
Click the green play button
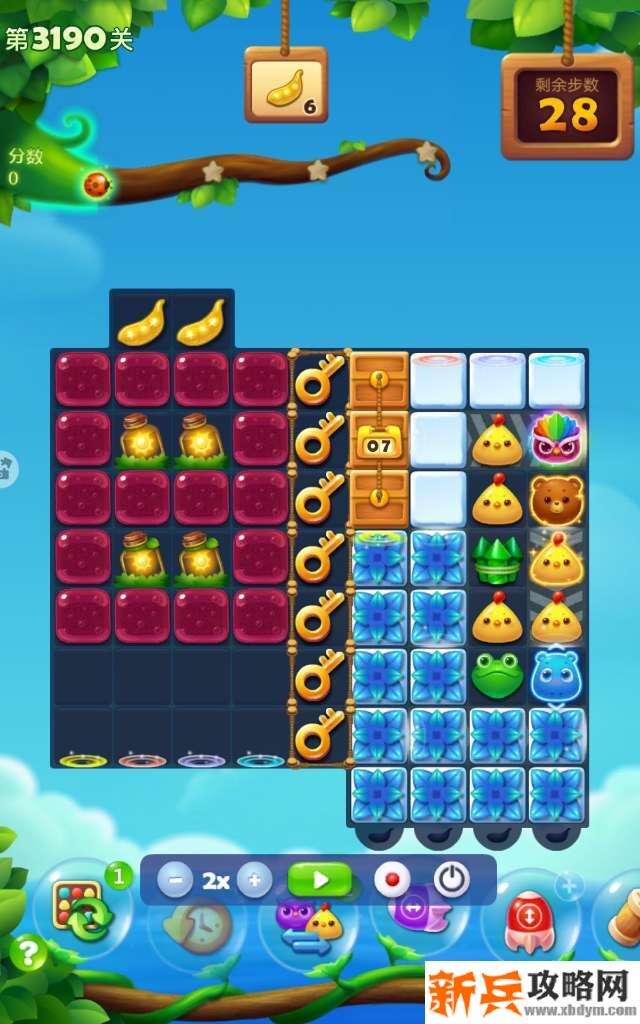click(x=320, y=881)
